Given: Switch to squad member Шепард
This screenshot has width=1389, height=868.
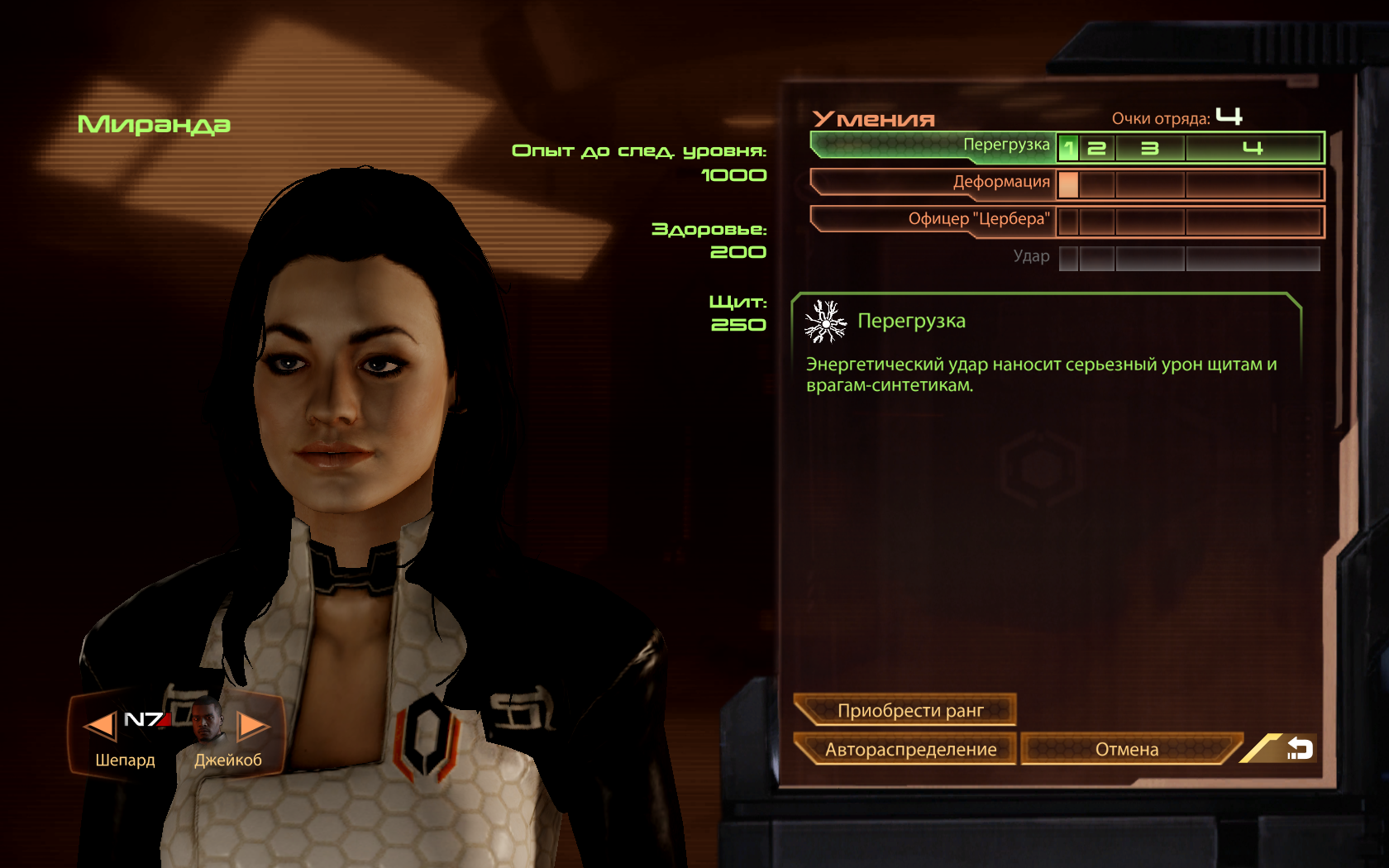Looking at the screenshot, I should click(124, 736).
